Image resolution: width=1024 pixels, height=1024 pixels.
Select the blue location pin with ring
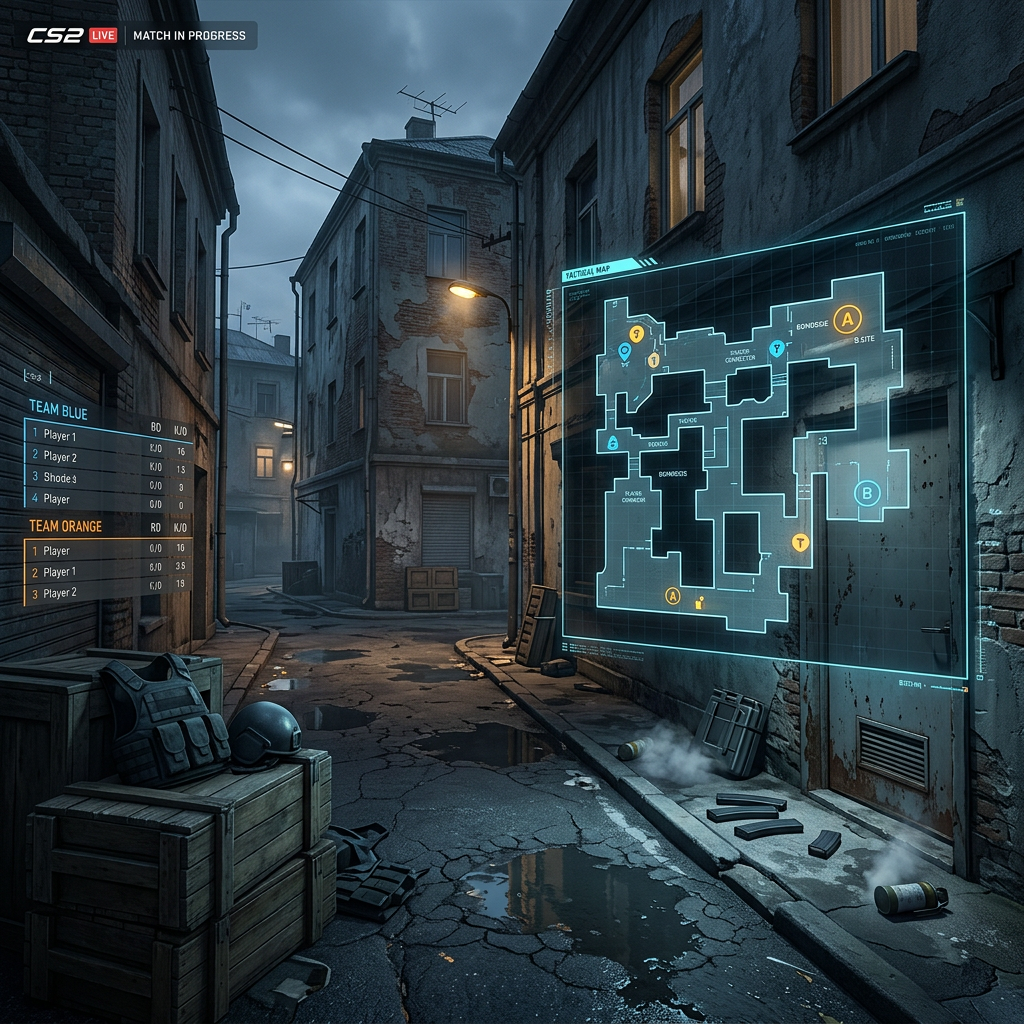tap(625, 351)
